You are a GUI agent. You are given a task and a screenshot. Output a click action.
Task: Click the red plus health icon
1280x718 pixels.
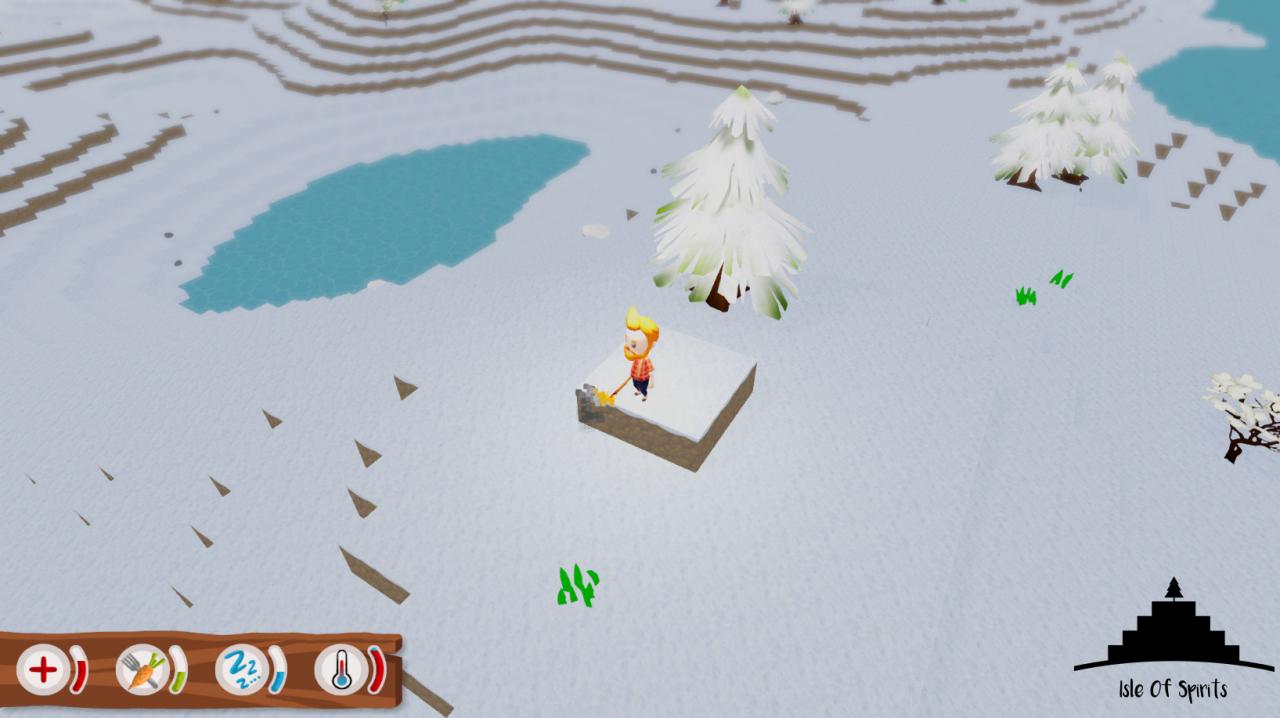pyautogui.click(x=42, y=669)
